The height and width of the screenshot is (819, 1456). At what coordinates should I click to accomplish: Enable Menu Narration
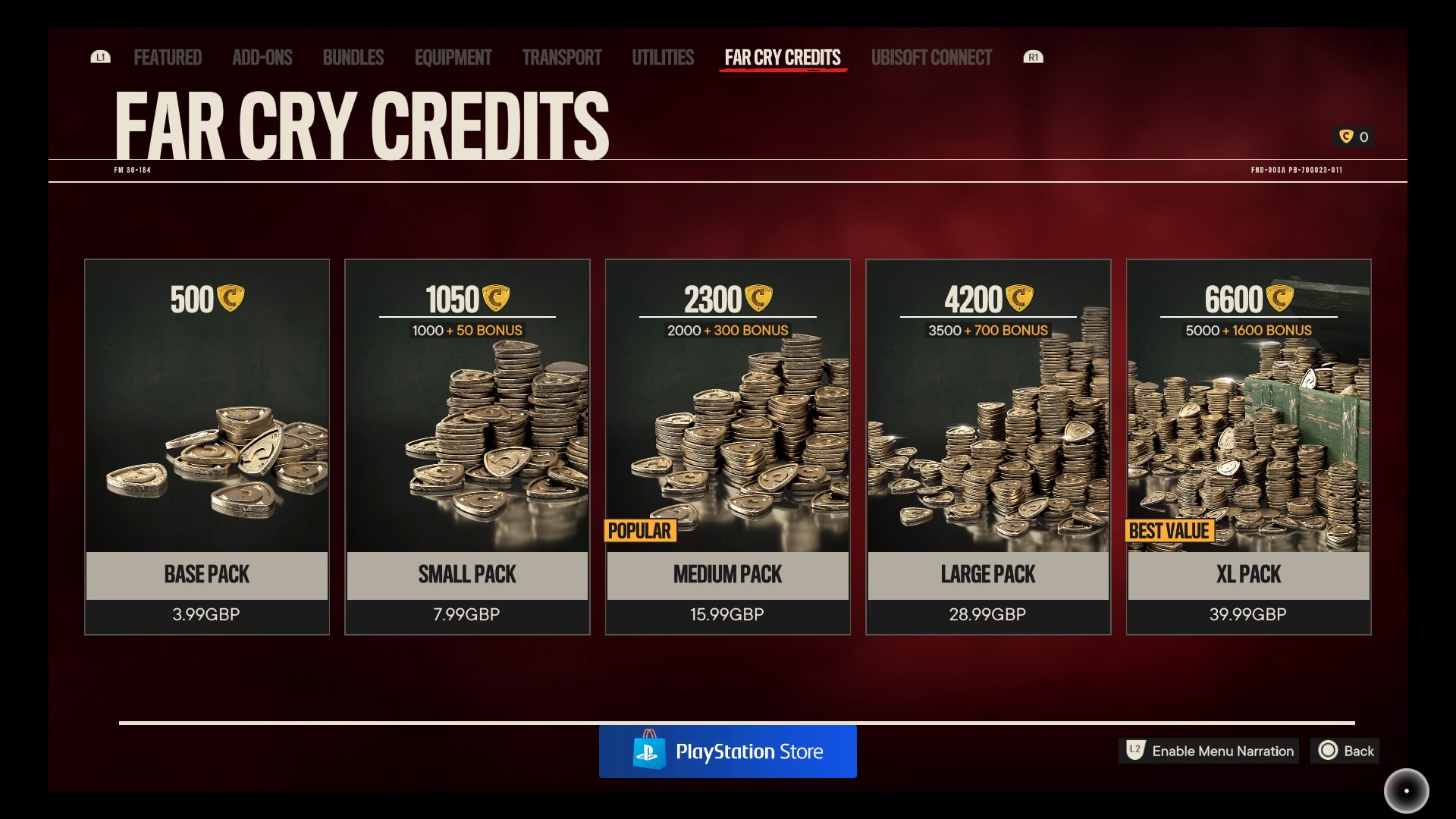coord(1209,751)
